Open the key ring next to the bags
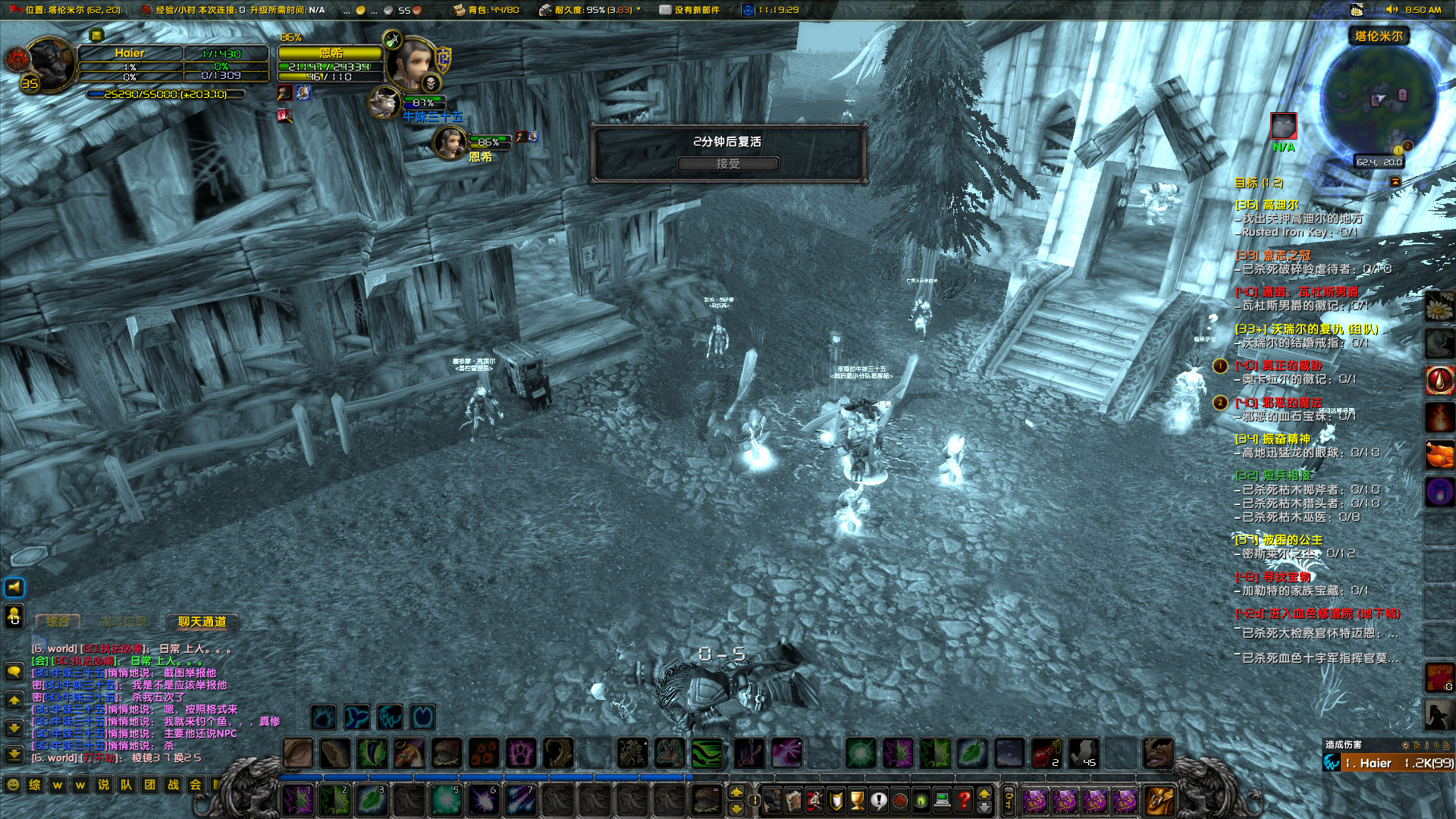1456x819 pixels. 1009,802
